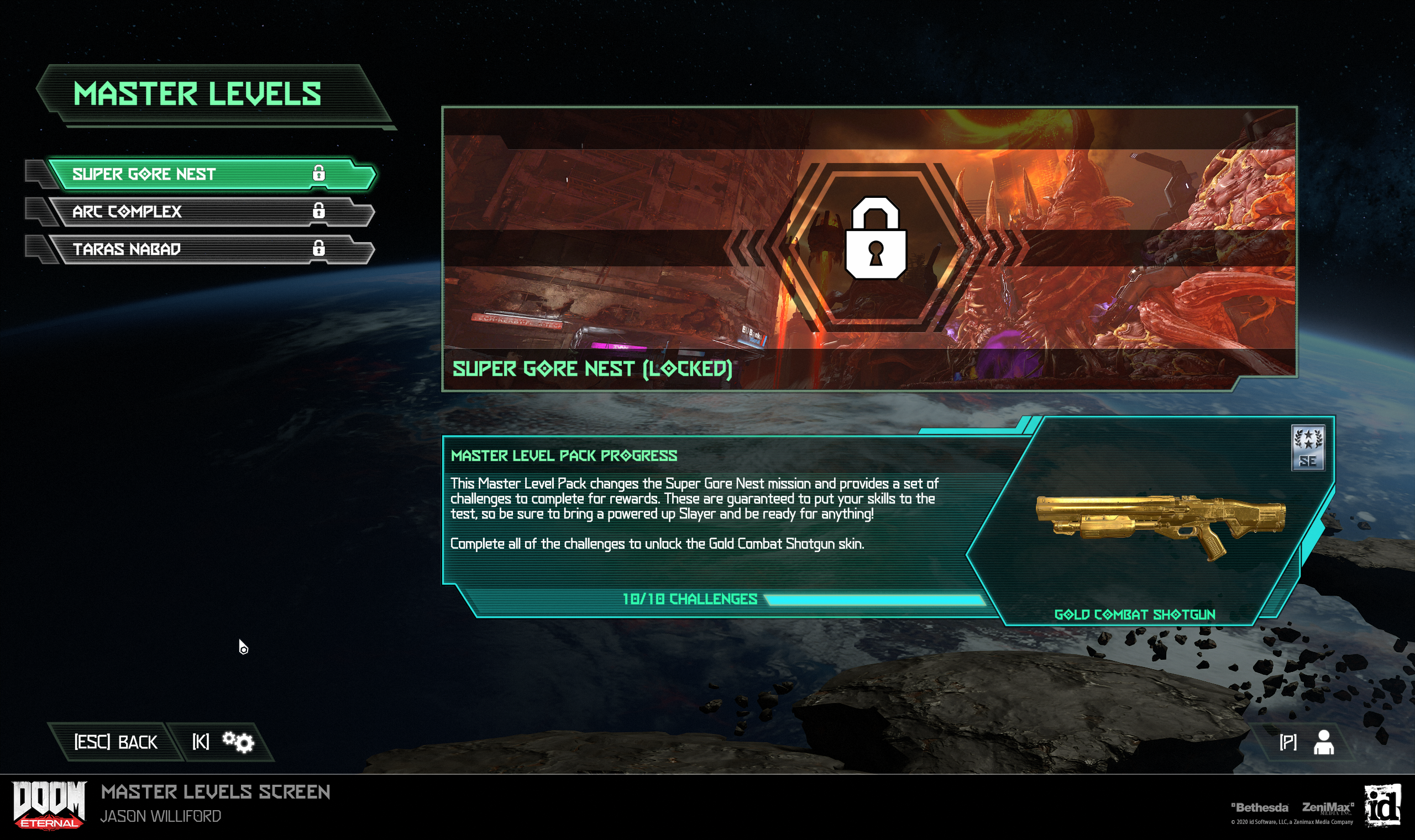The width and height of the screenshot is (1415, 840).
Task: Open the player profile silhouette icon
Action: (1323, 742)
